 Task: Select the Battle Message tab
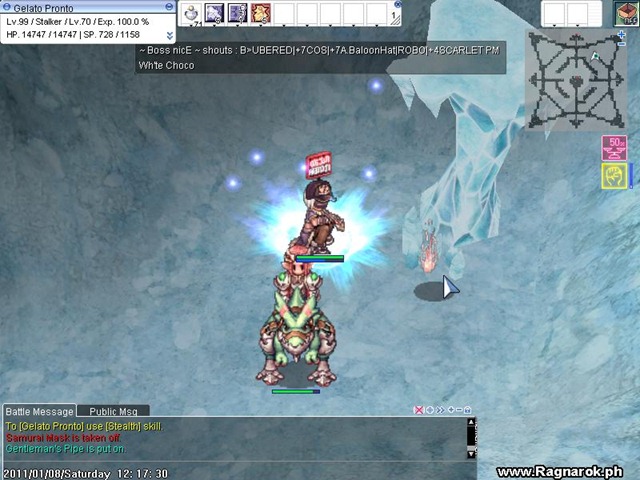click(x=39, y=411)
